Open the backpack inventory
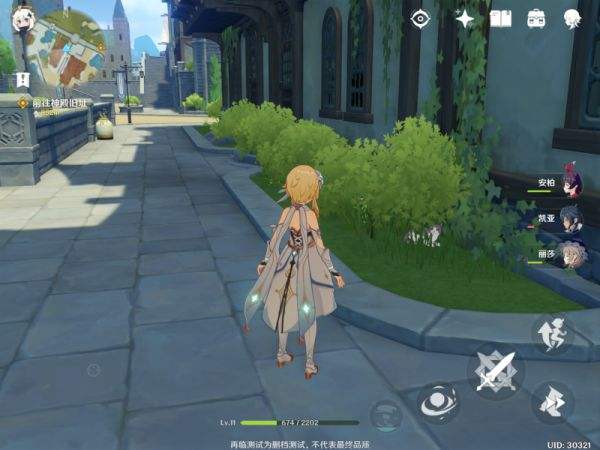 536,18
